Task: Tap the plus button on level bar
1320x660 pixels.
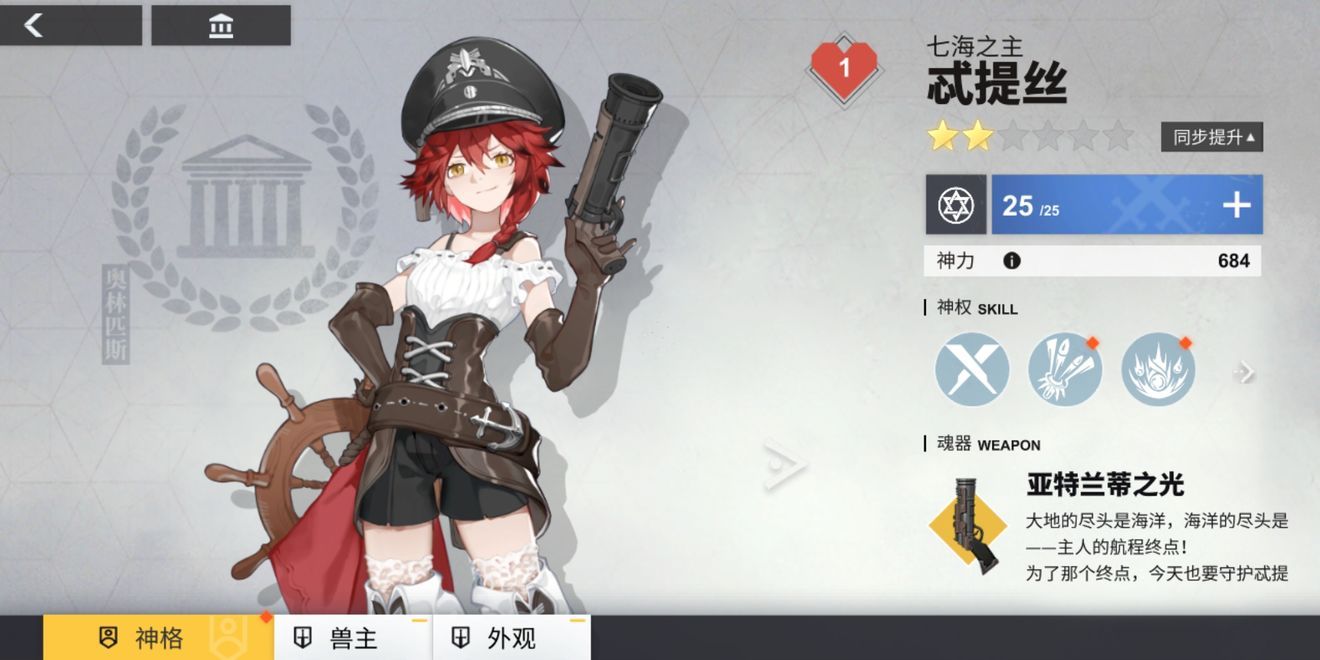Action: pos(1236,205)
